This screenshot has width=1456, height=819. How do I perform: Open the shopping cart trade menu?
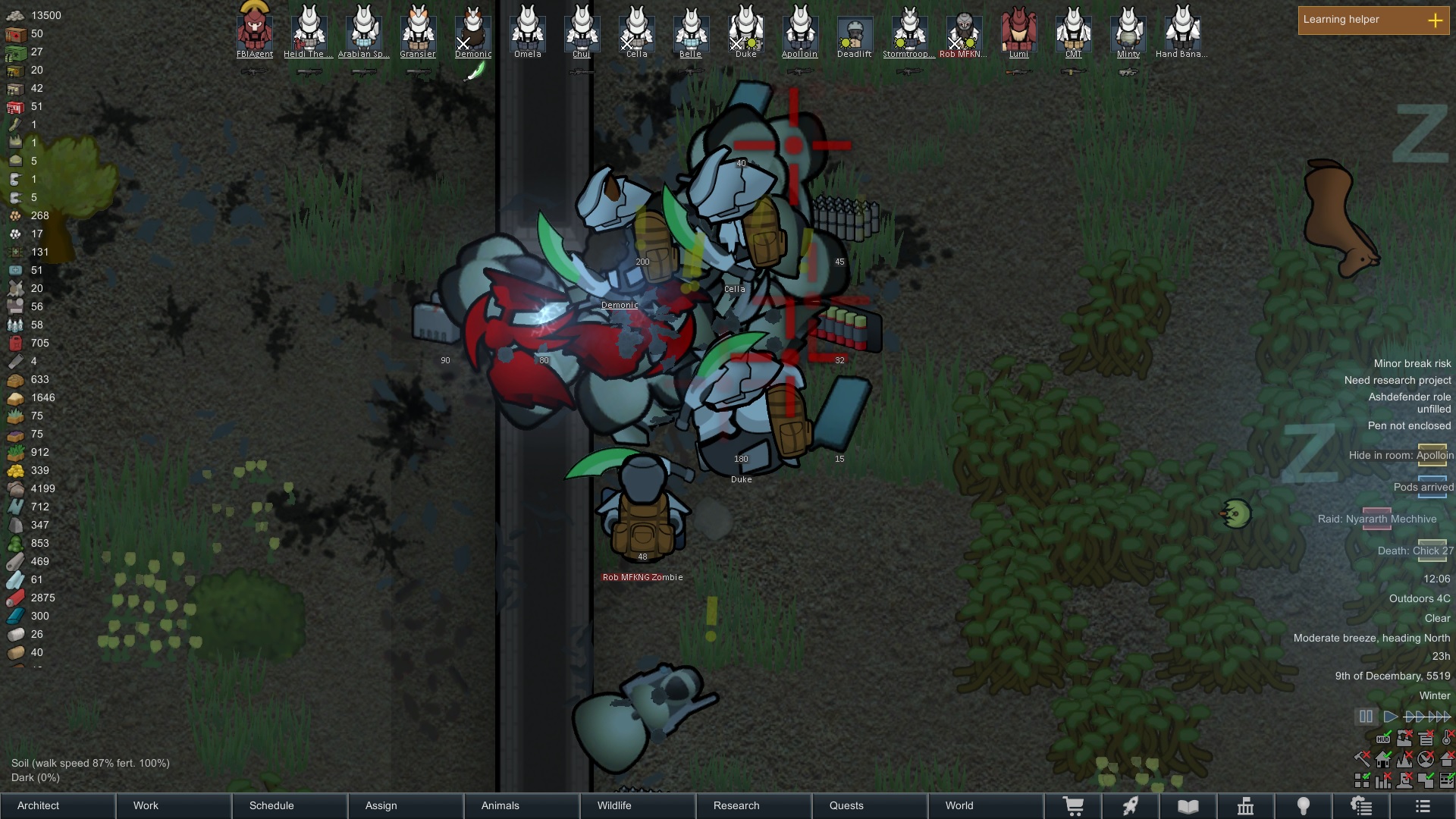pos(1073,806)
